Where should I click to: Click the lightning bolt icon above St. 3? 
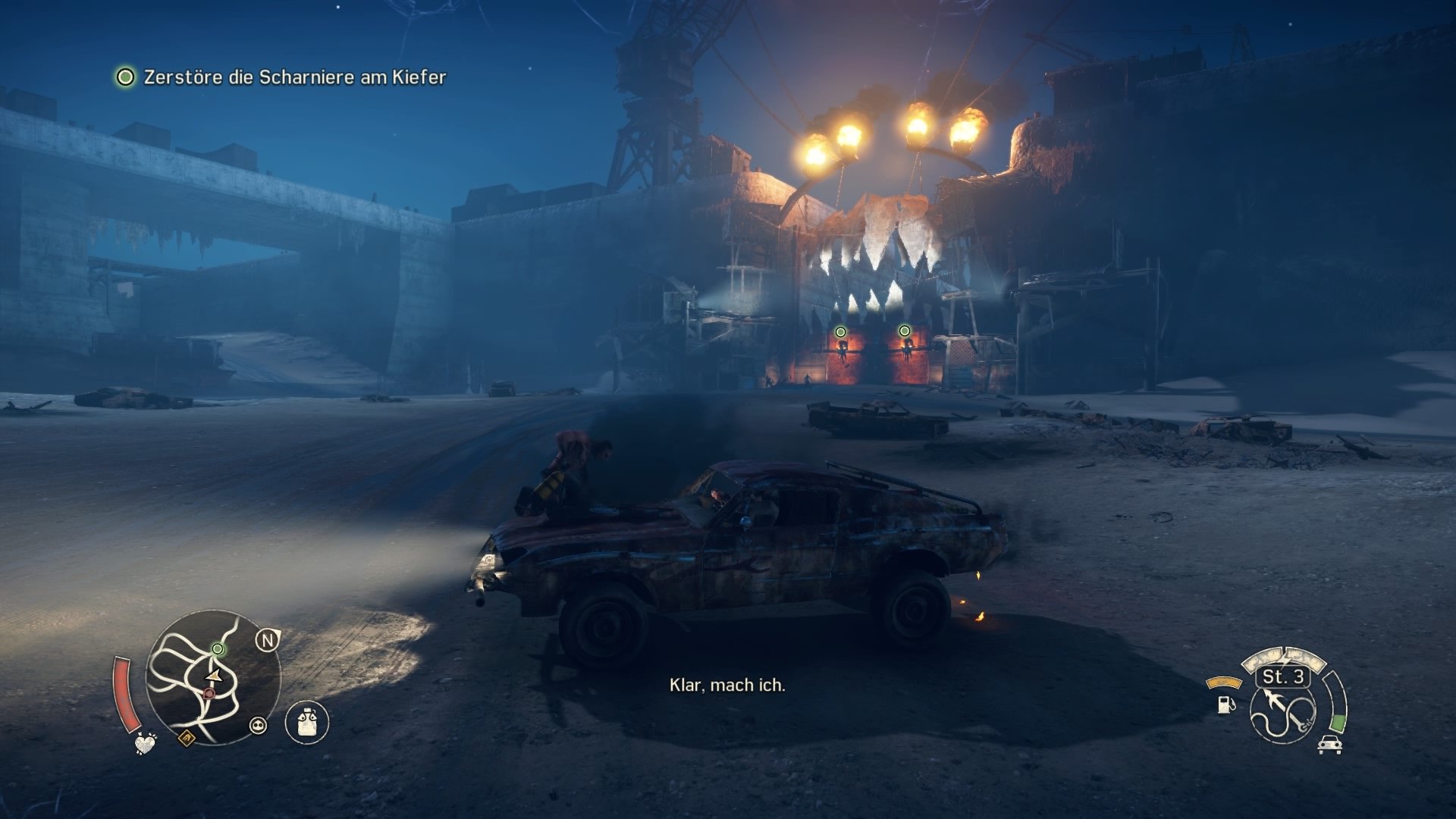tap(1285, 658)
